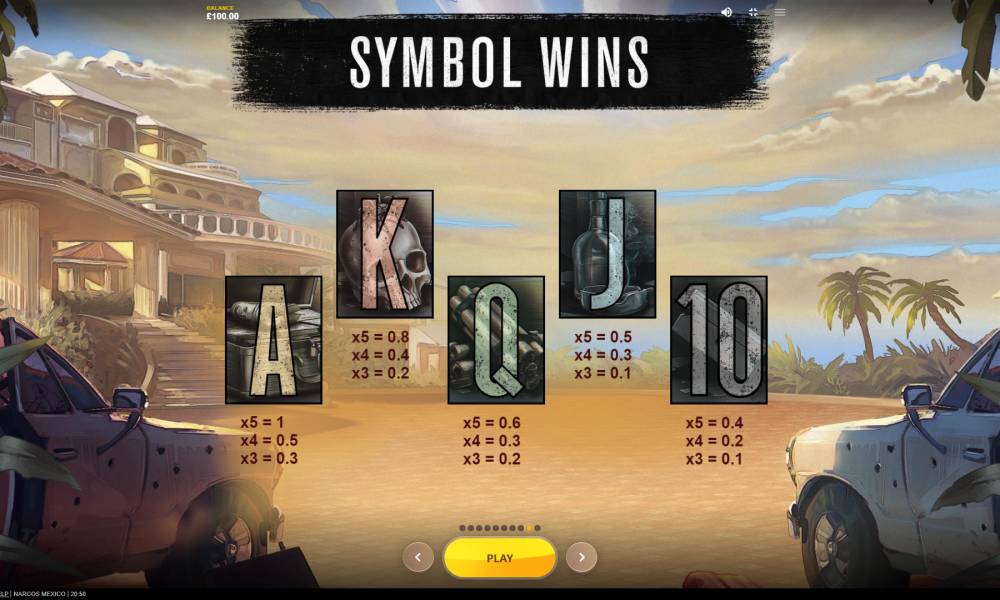
Task: Toggle the sound speaker icon
Action: [726, 12]
